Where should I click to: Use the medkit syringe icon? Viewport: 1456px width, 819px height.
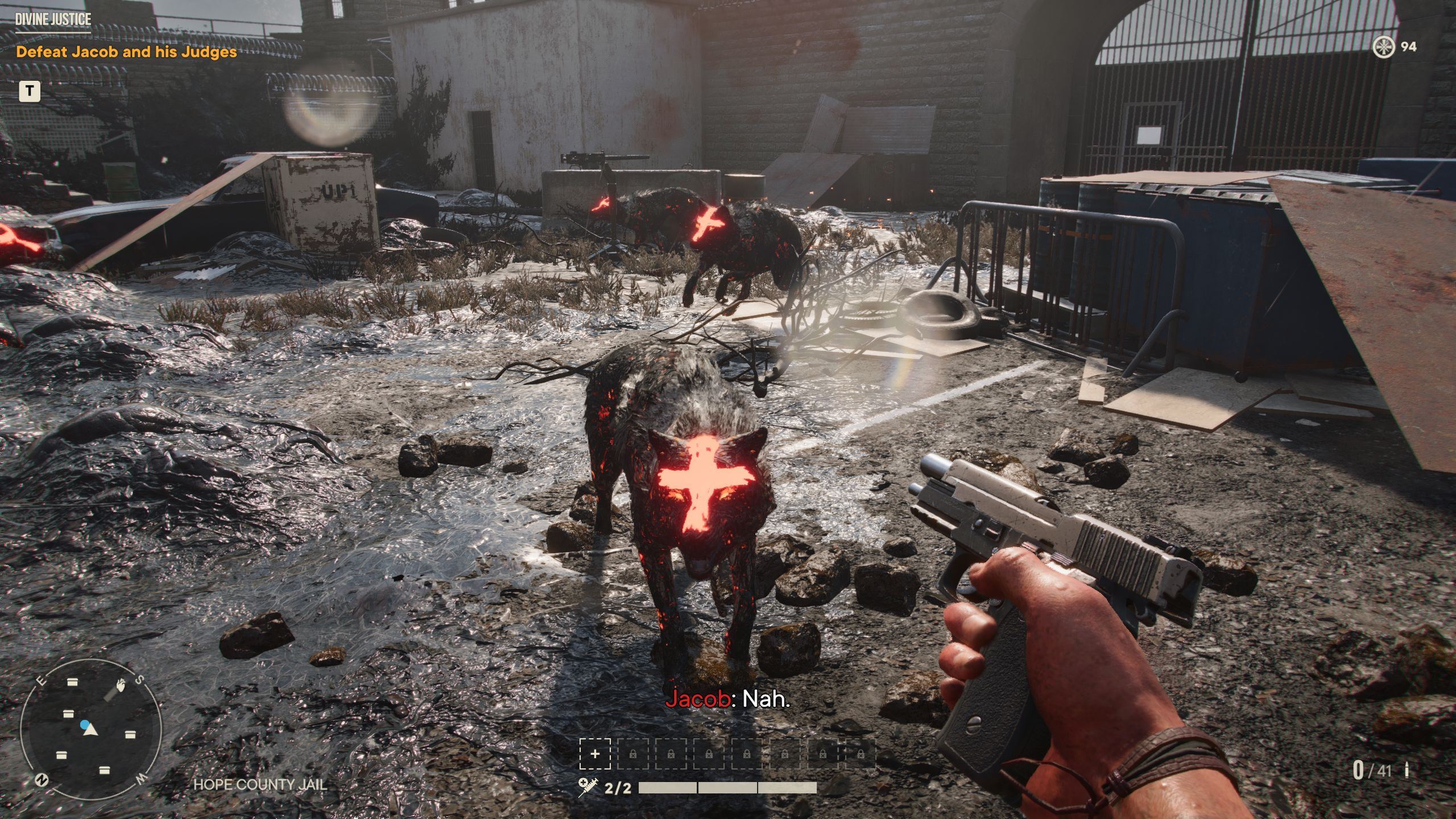tap(588, 787)
